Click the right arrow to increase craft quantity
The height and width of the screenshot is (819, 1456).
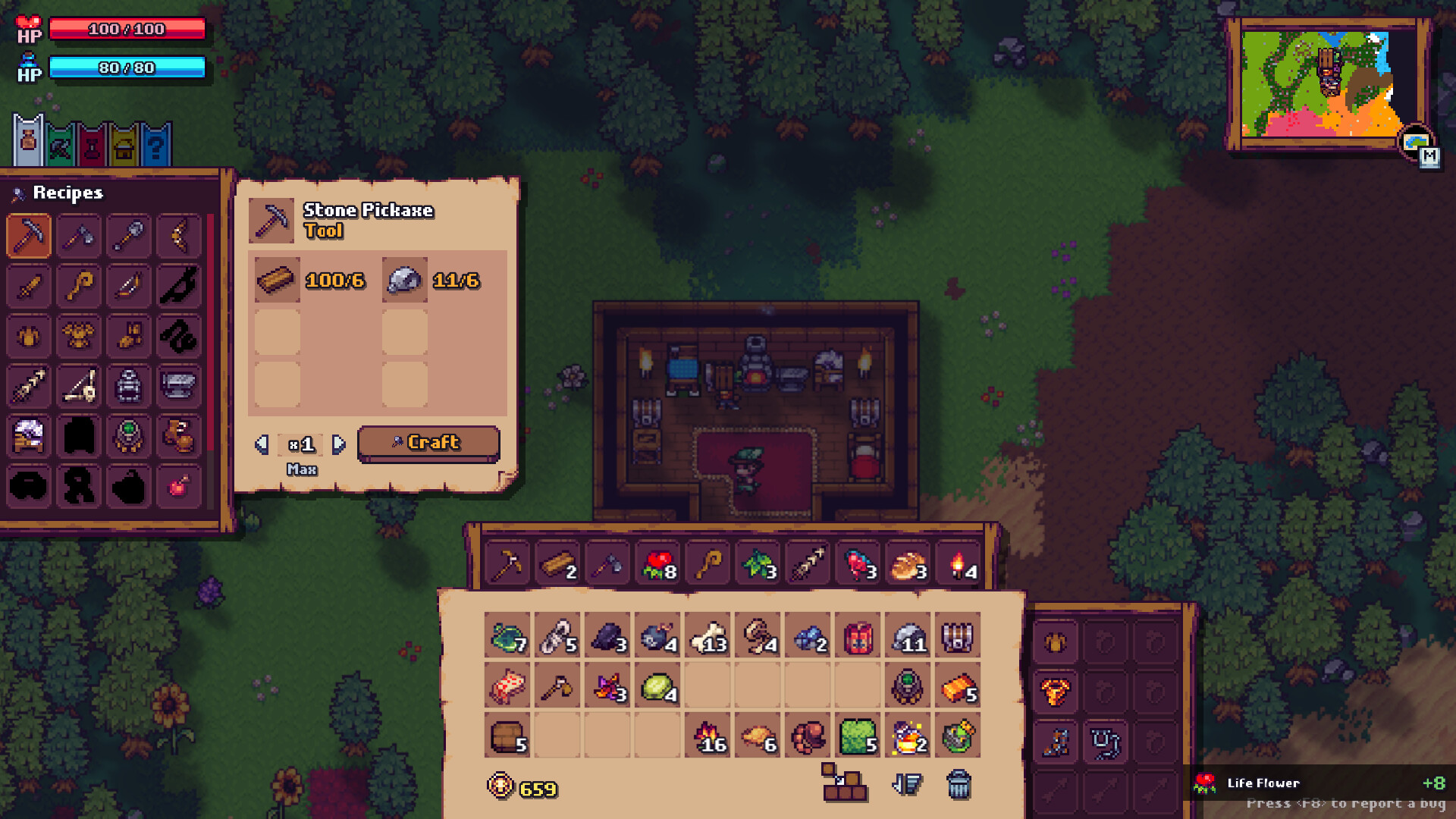coord(340,445)
